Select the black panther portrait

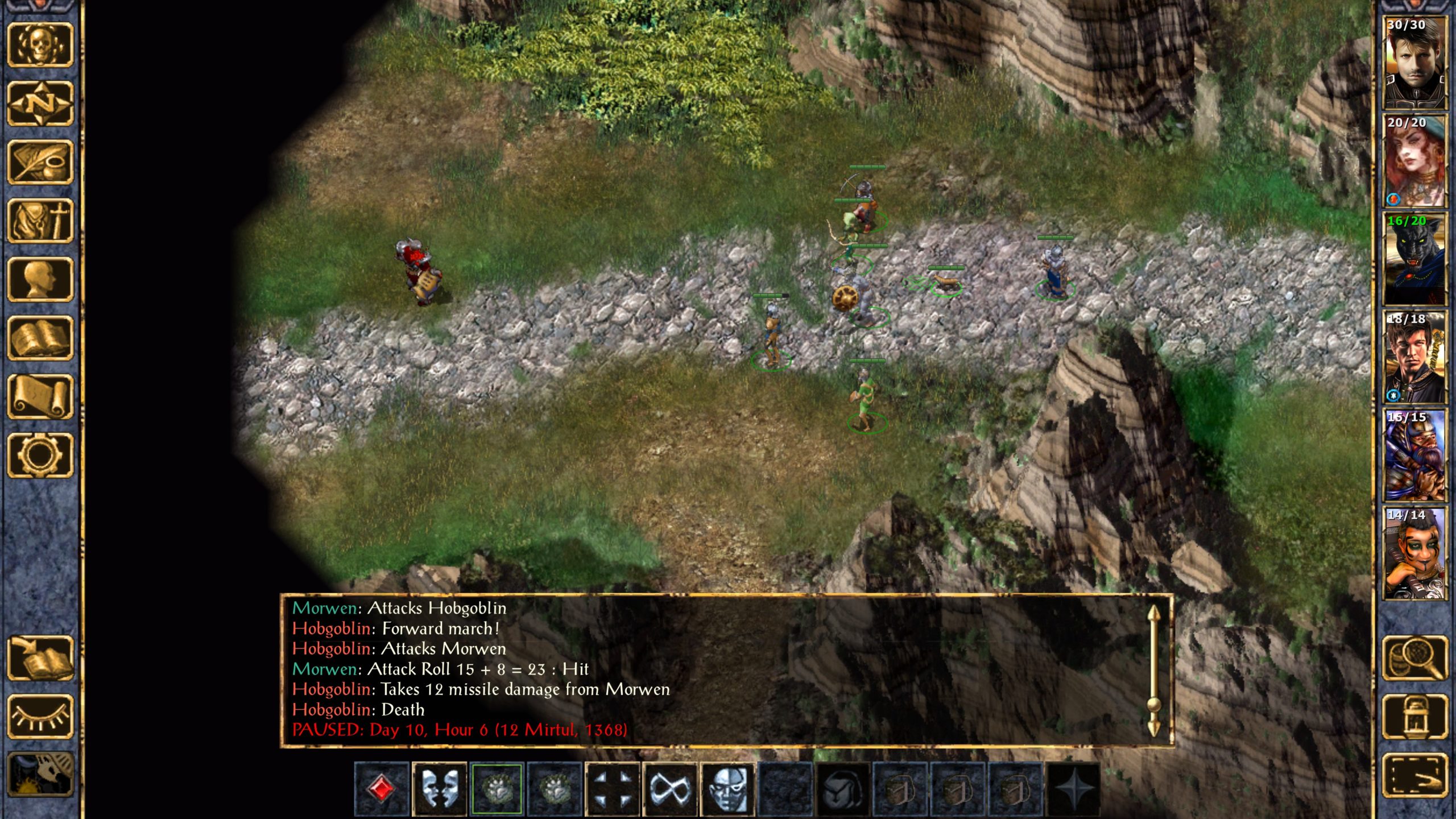click(1414, 259)
